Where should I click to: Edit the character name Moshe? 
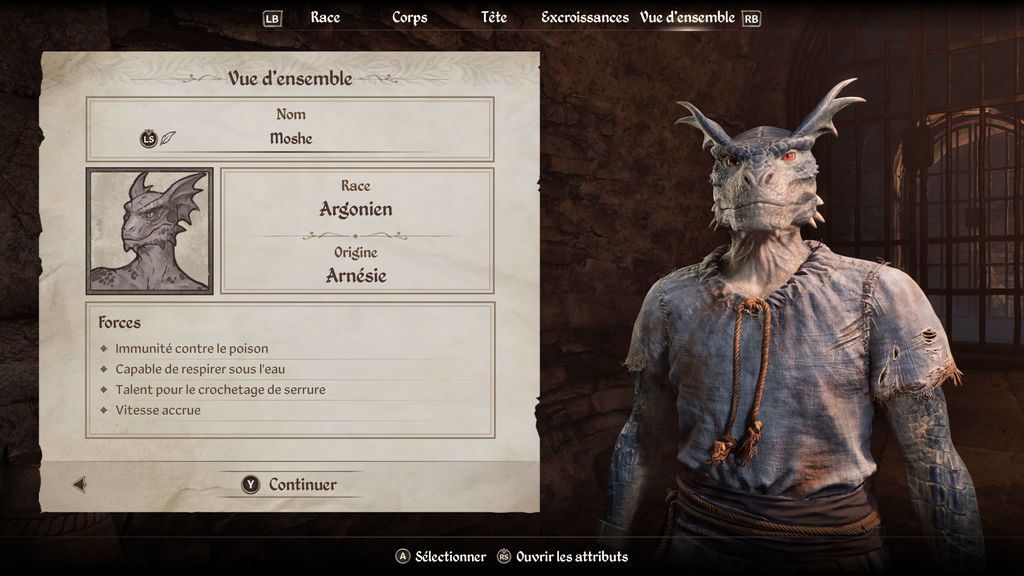pos(290,138)
